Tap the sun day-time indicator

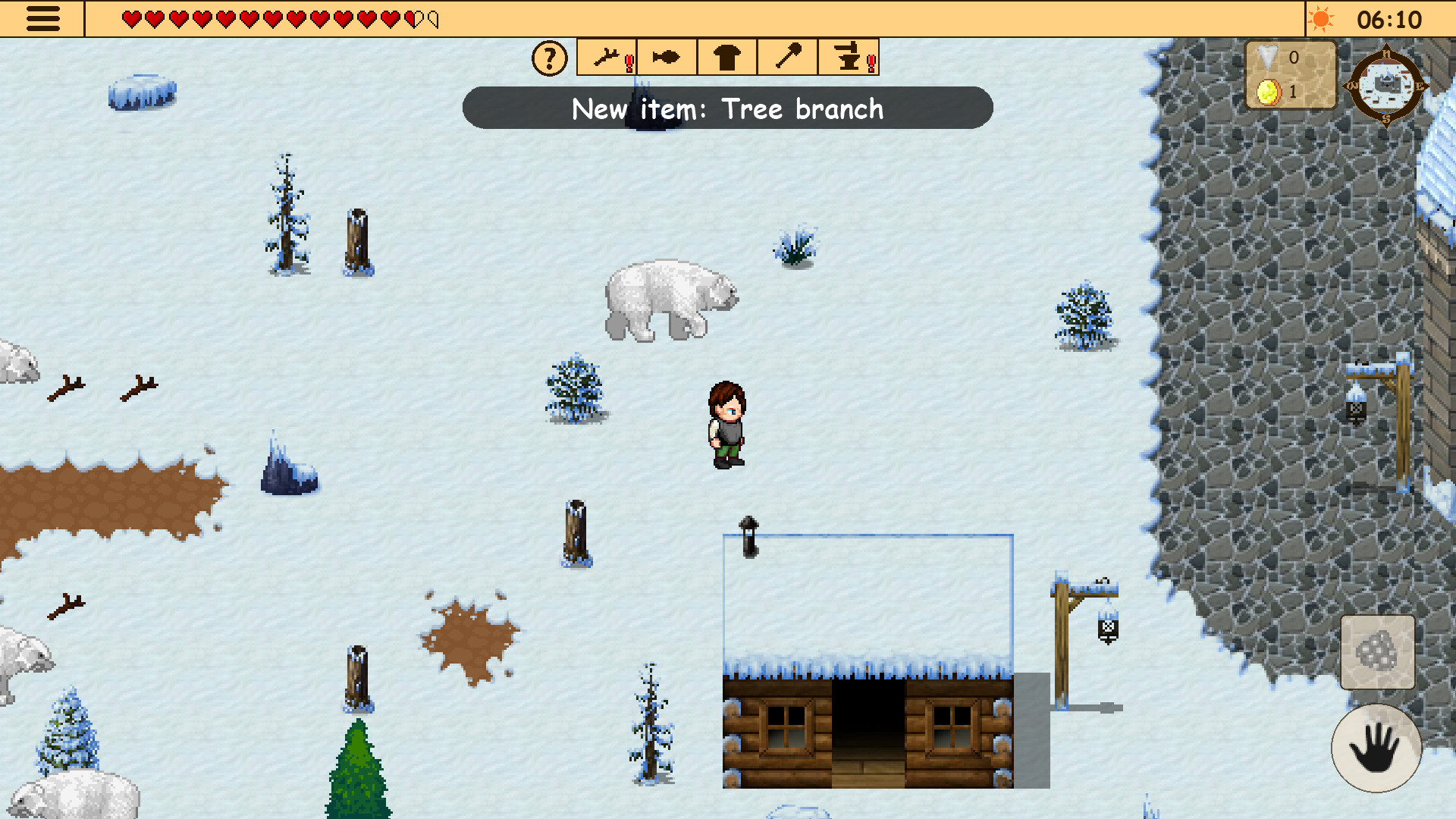(1322, 20)
